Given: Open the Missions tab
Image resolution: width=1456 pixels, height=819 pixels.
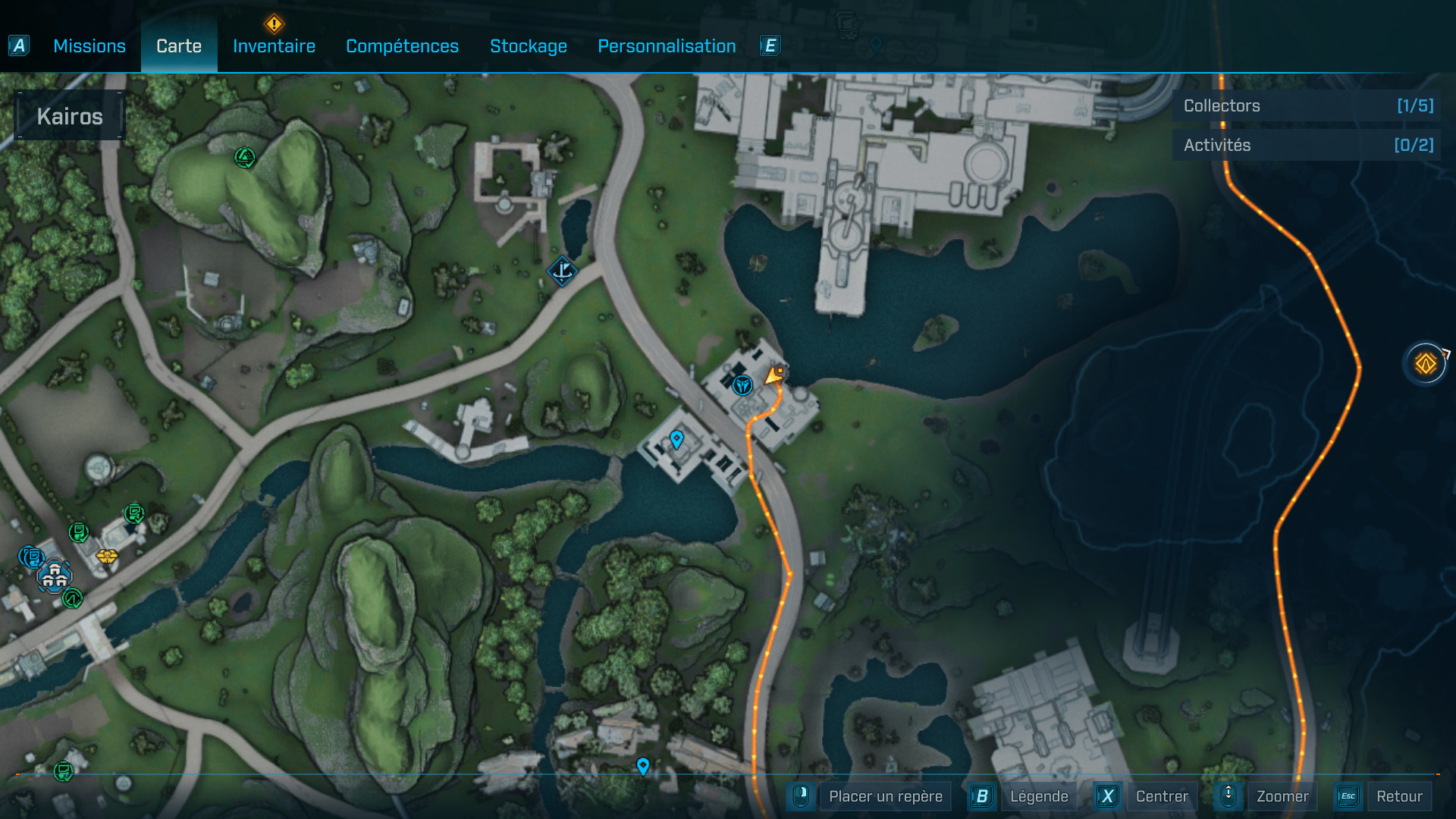Looking at the screenshot, I should (89, 46).
